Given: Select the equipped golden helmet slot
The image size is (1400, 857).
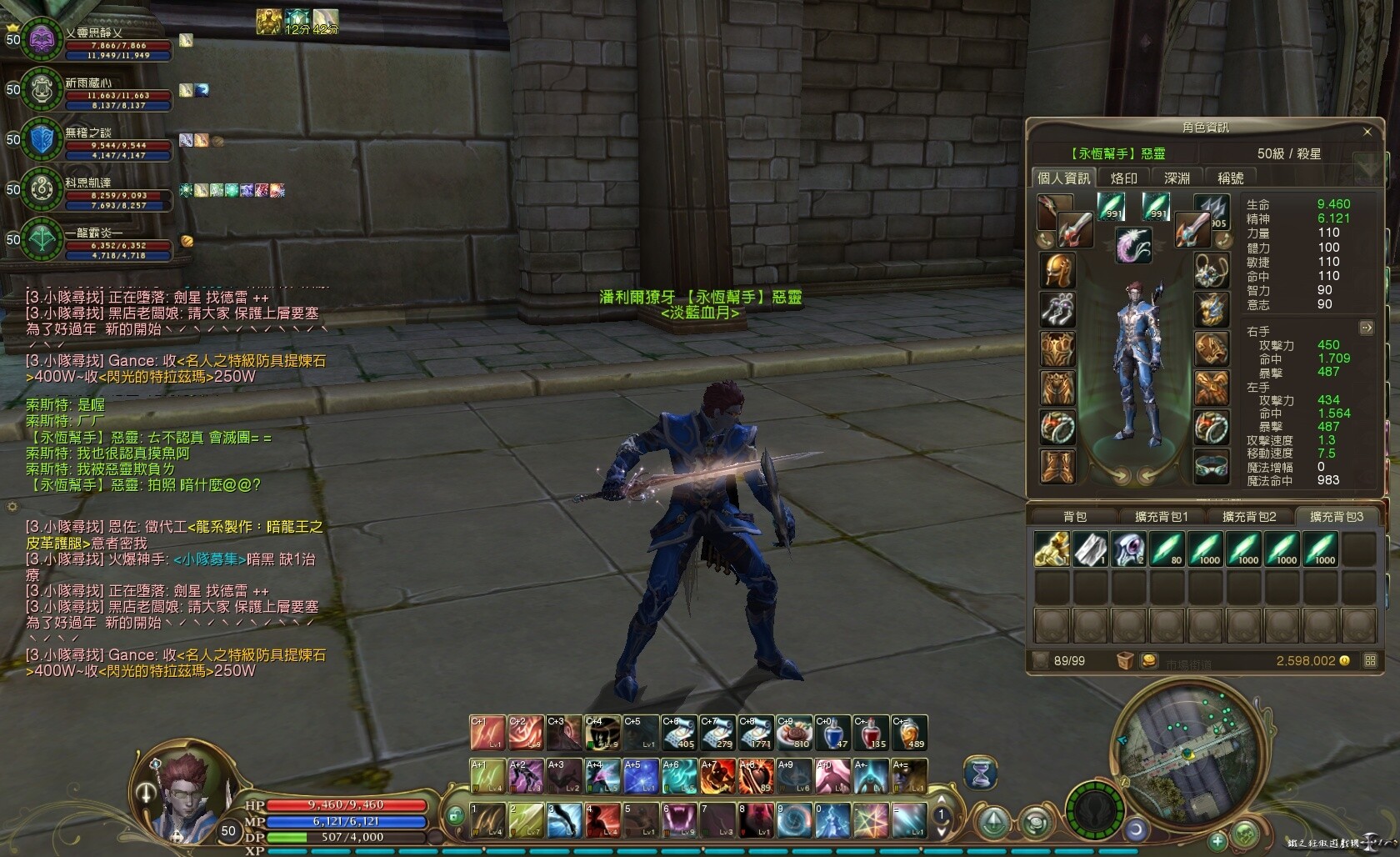Looking at the screenshot, I should click(x=1058, y=271).
